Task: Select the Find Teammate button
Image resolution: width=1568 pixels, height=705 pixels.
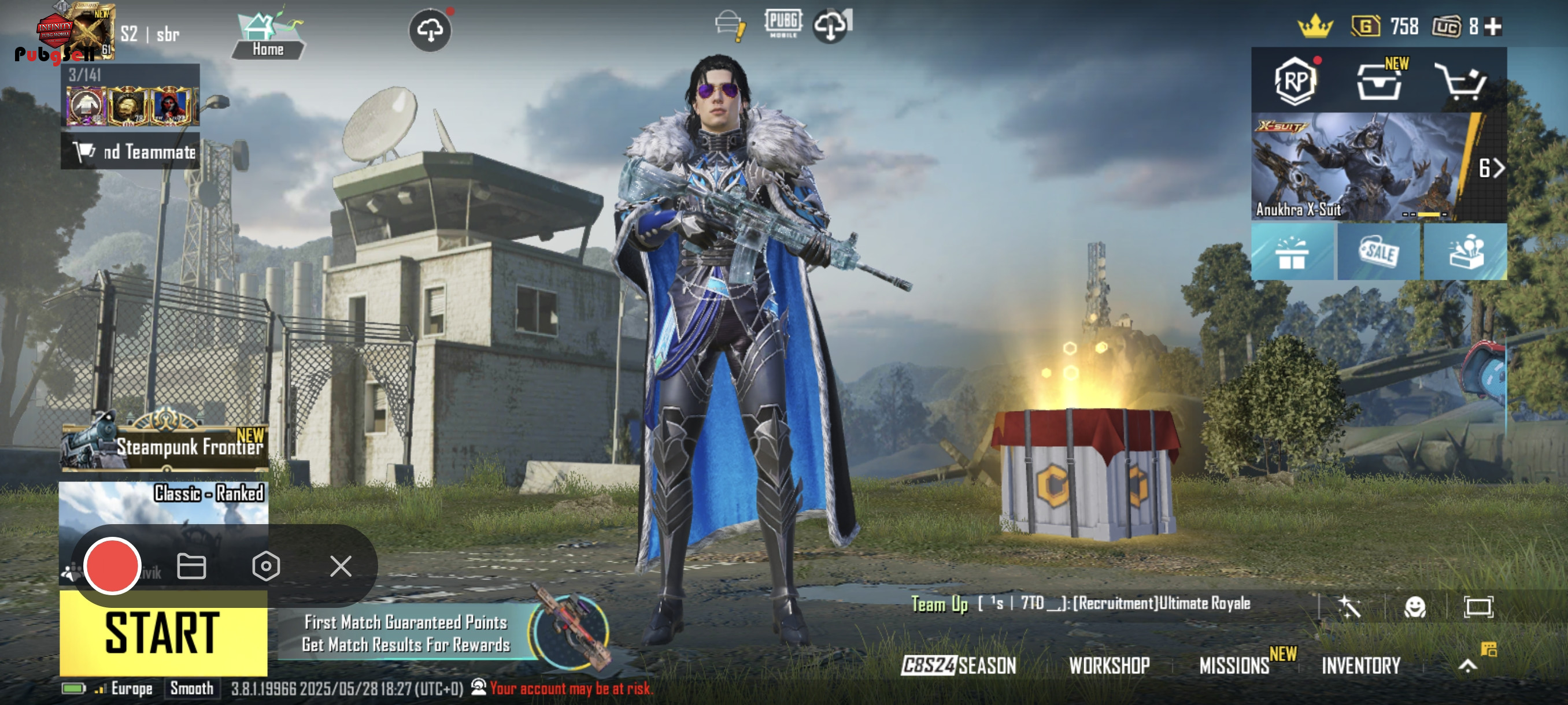Action: [130, 151]
